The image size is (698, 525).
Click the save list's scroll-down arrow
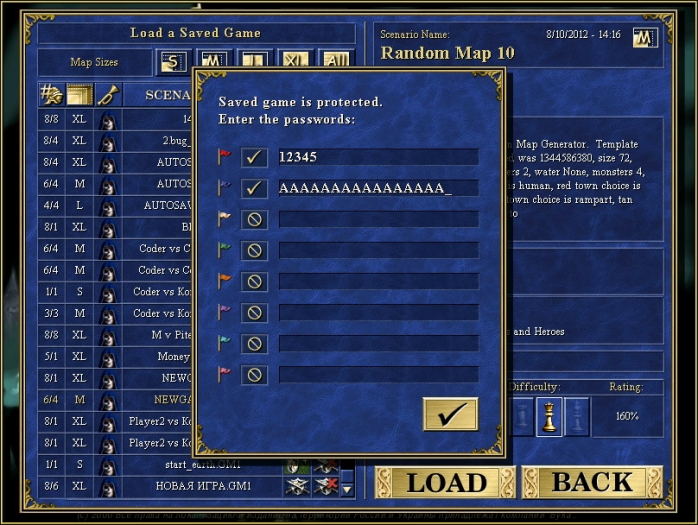(x=347, y=489)
